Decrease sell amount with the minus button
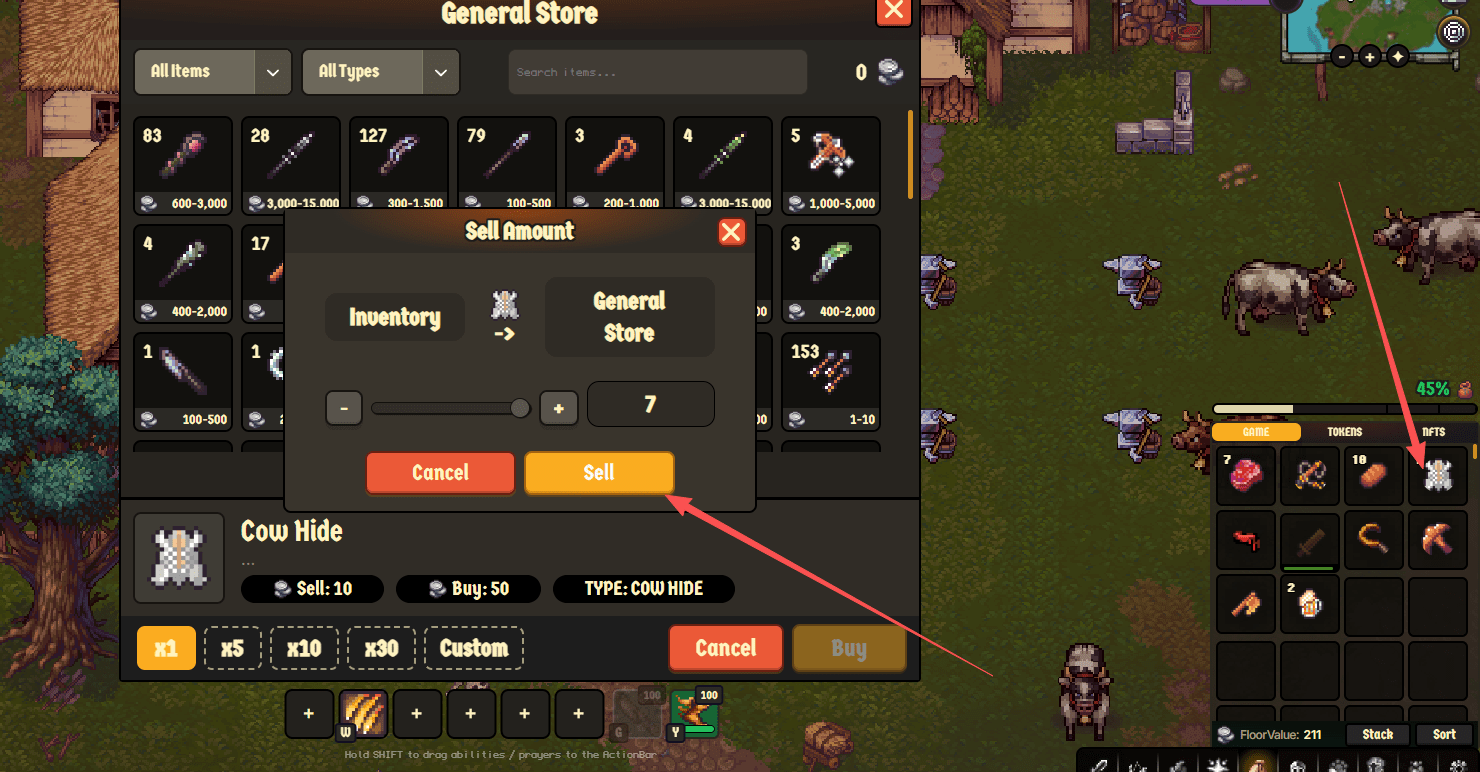The image size is (1480, 772). coord(344,408)
